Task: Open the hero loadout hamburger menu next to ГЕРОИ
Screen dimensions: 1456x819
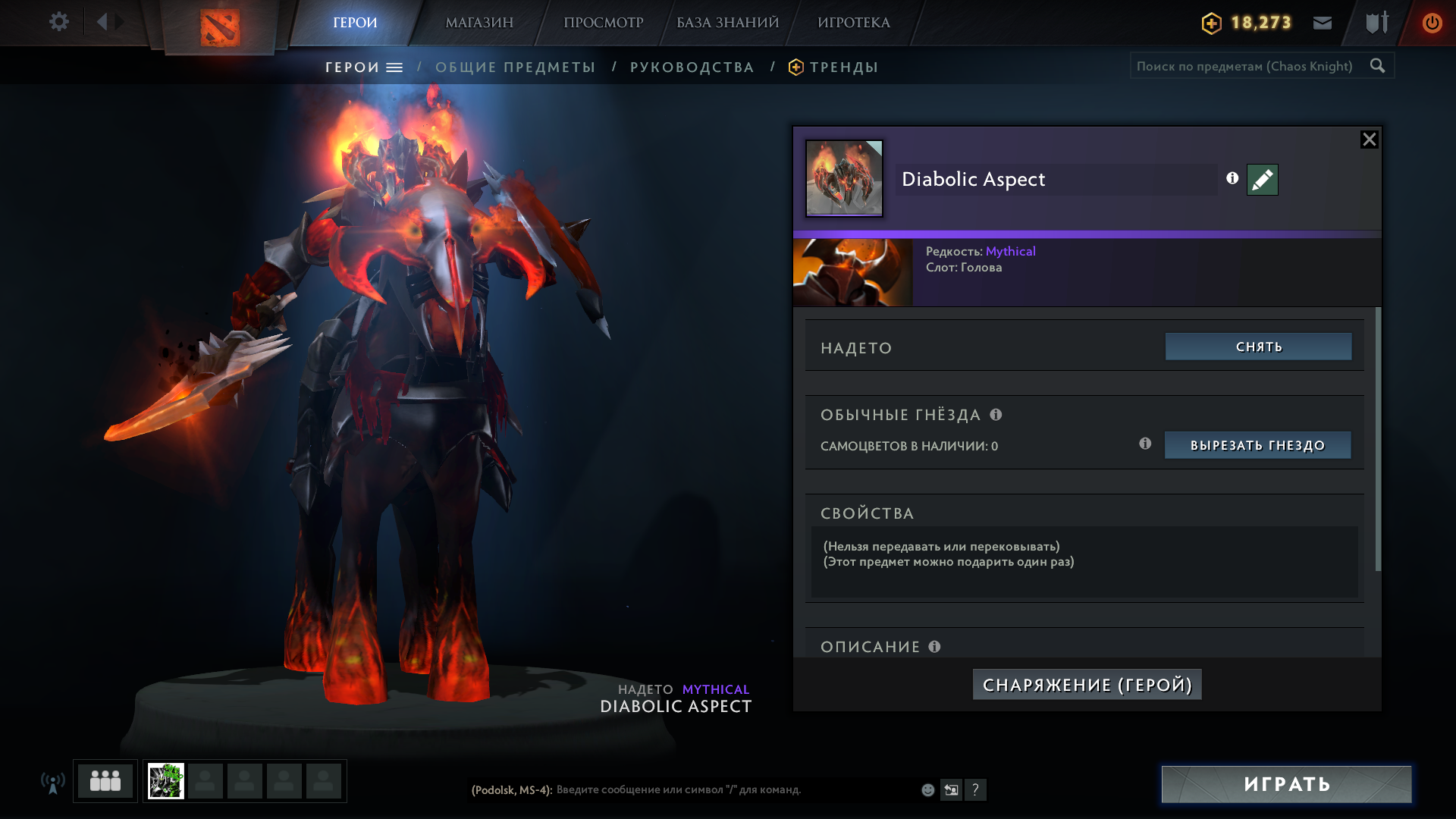Action: pyautogui.click(x=393, y=67)
